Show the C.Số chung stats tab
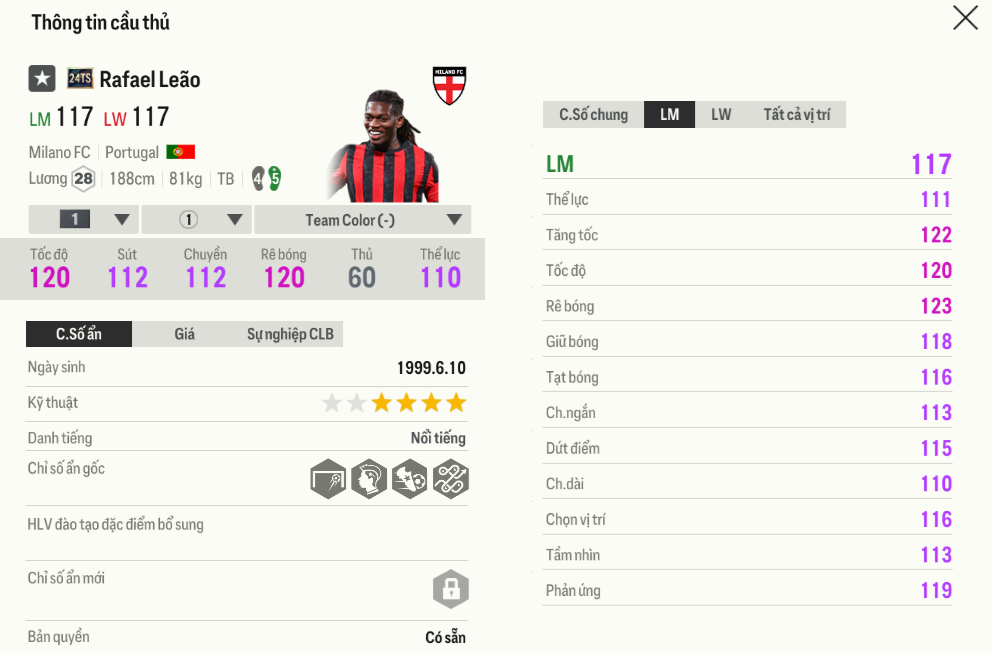This screenshot has width=992, height=655. pos(594,115)
